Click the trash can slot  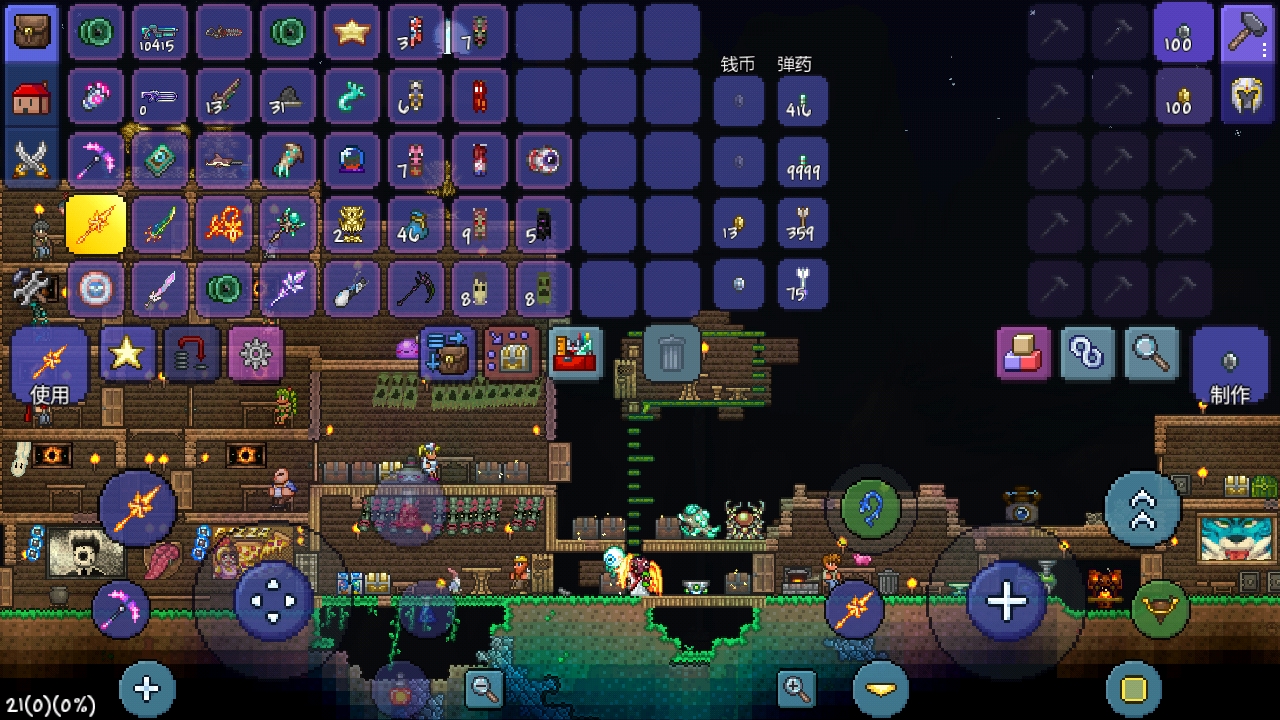(672, 353)
